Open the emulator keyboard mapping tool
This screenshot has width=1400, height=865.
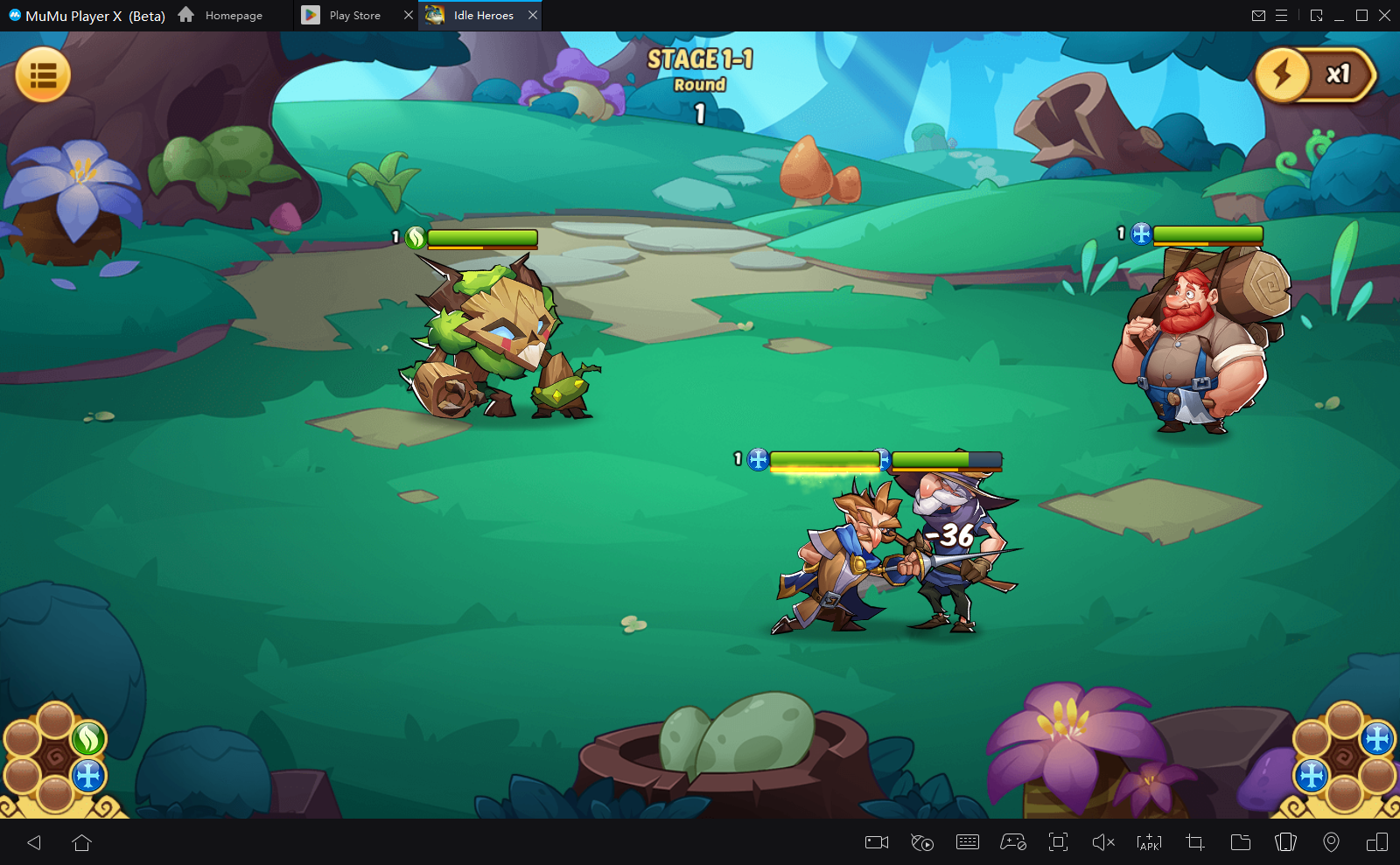coord(968,842)
